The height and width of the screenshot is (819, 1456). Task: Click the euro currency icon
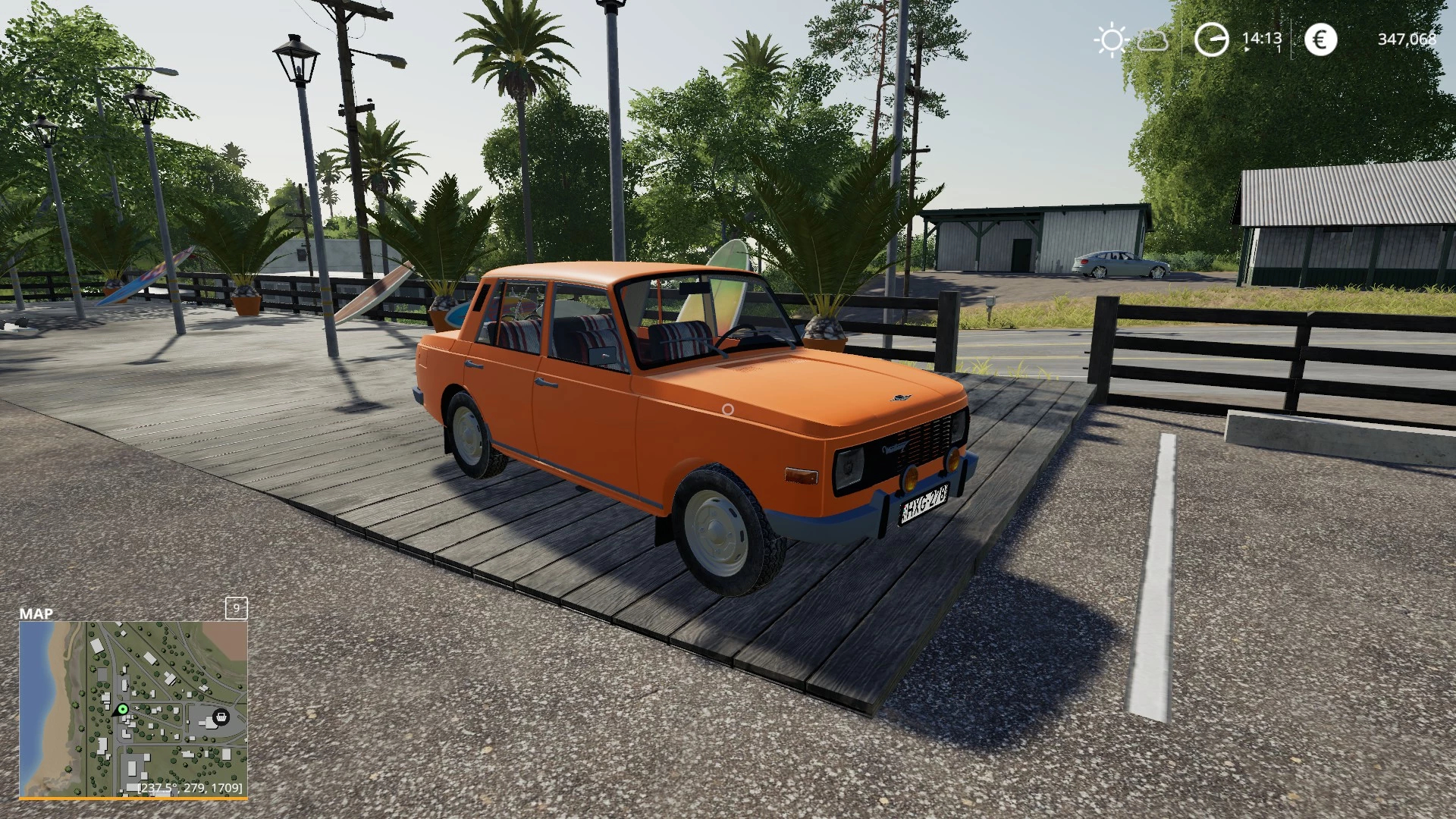click(1320, 39)
